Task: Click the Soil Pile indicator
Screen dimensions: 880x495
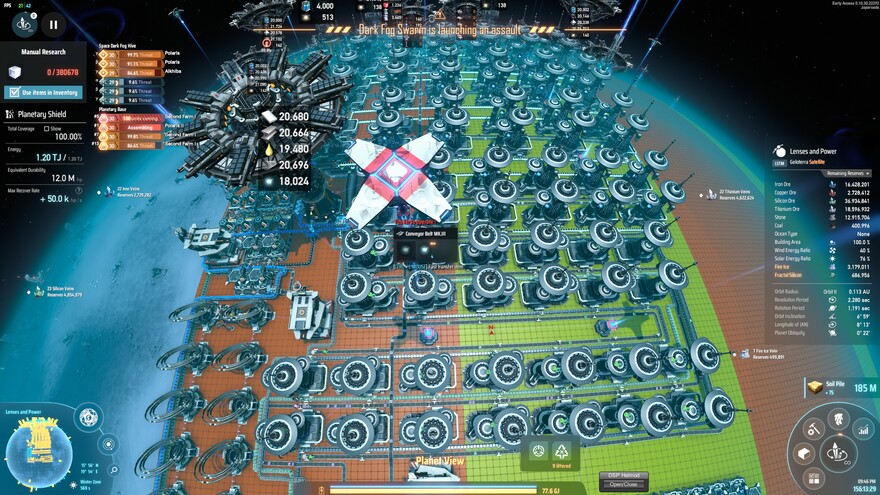Action: pos(830,388)
